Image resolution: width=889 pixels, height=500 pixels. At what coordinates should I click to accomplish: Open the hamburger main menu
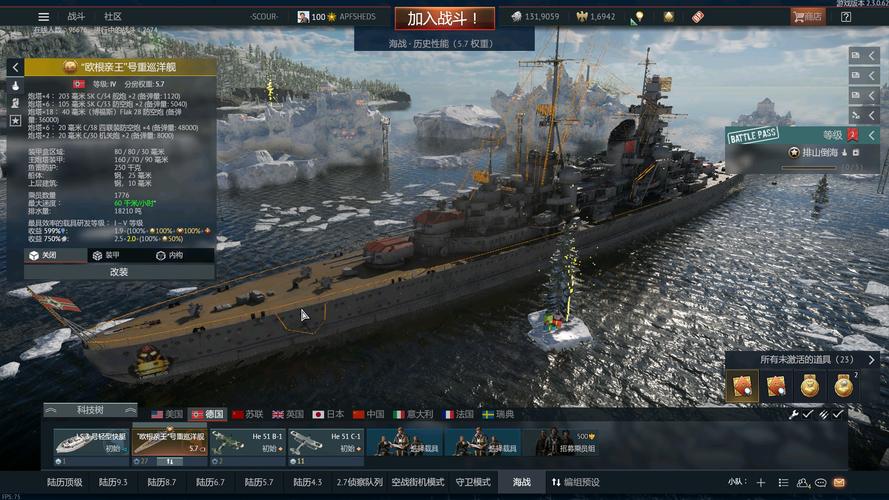click(43, 17)
